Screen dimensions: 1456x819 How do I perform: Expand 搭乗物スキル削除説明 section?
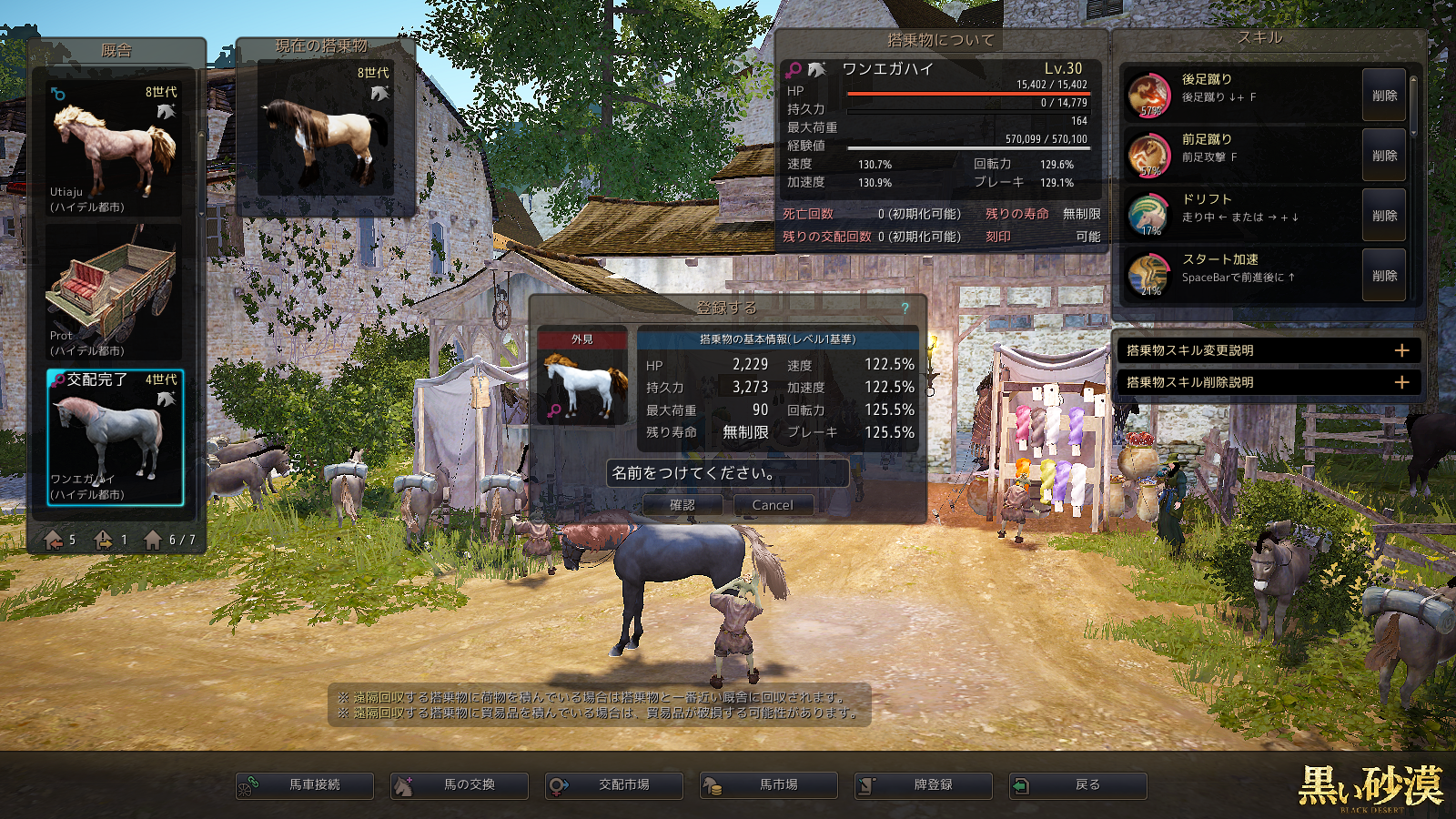tap(1402, 382)
